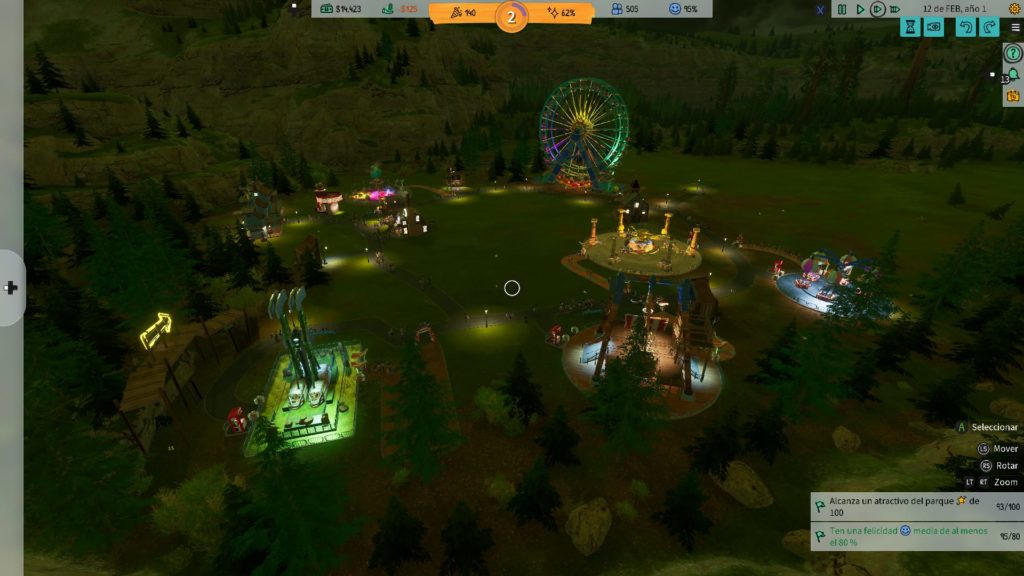Open the guest count panel
The height and width of the screenshot is (576, 1024).
point(625,9)
